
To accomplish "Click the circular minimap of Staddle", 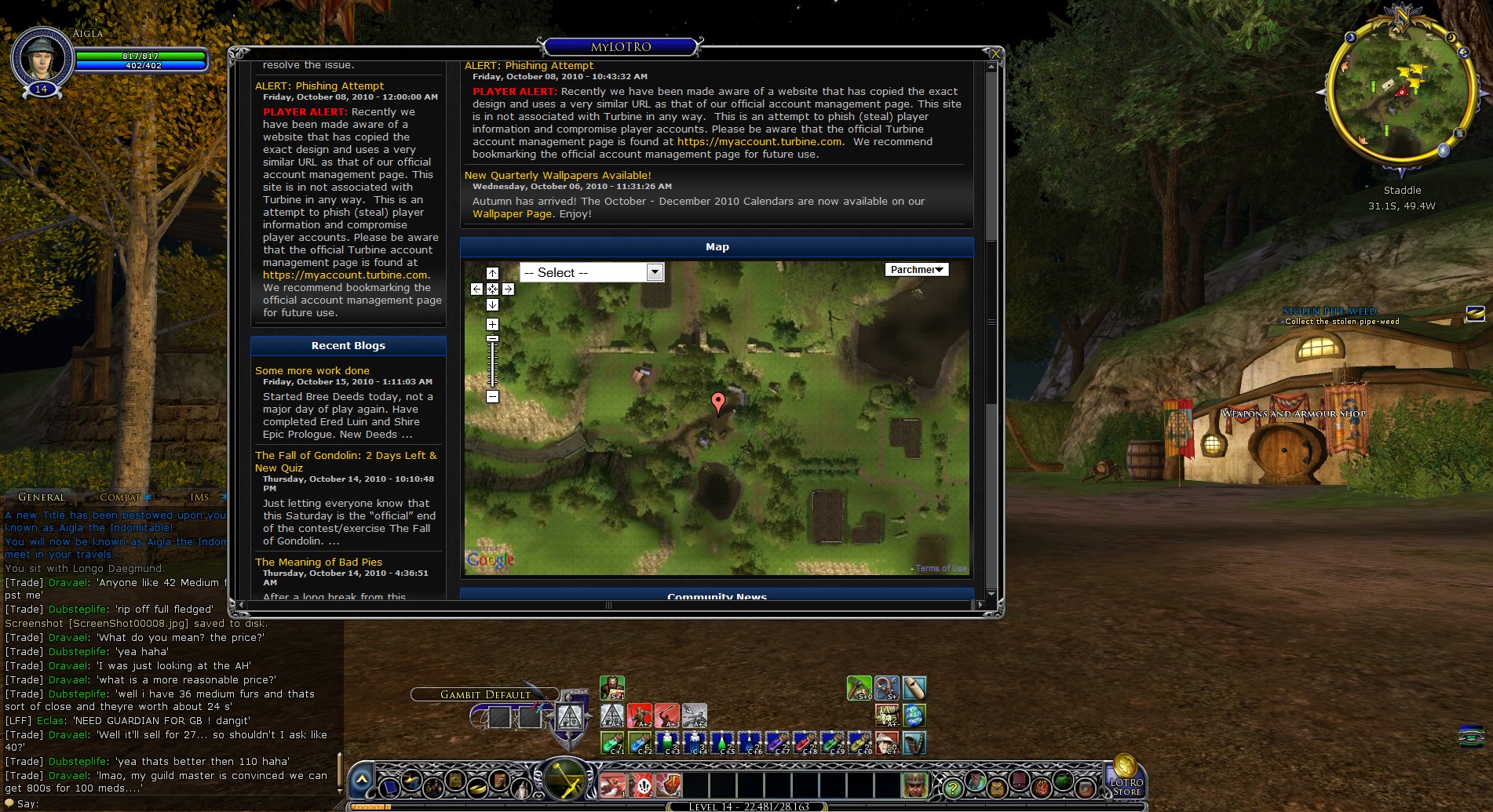I will click(x=1401, y=93).
